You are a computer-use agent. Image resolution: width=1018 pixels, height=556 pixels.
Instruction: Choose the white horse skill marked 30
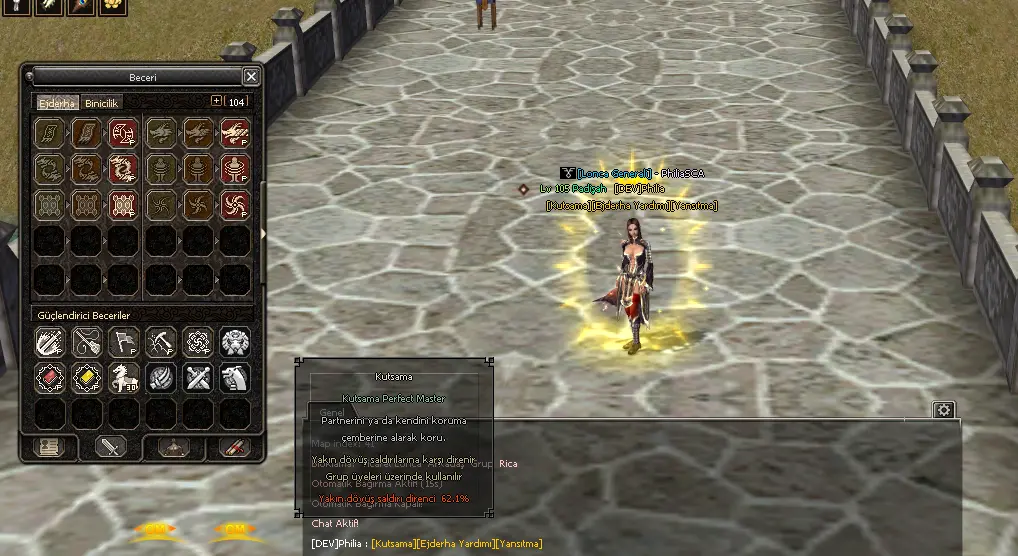coord(123,377)
